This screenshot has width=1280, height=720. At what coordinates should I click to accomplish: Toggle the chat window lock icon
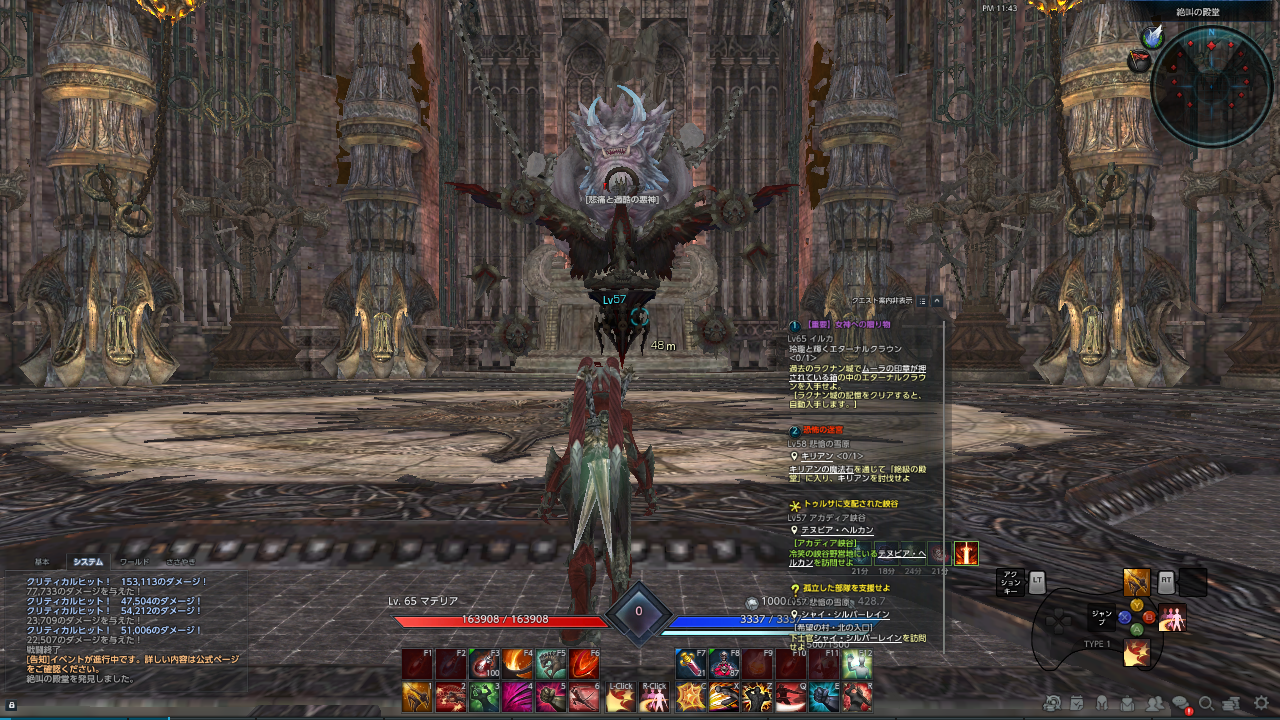pyautogui.click(x=11, y=705)
